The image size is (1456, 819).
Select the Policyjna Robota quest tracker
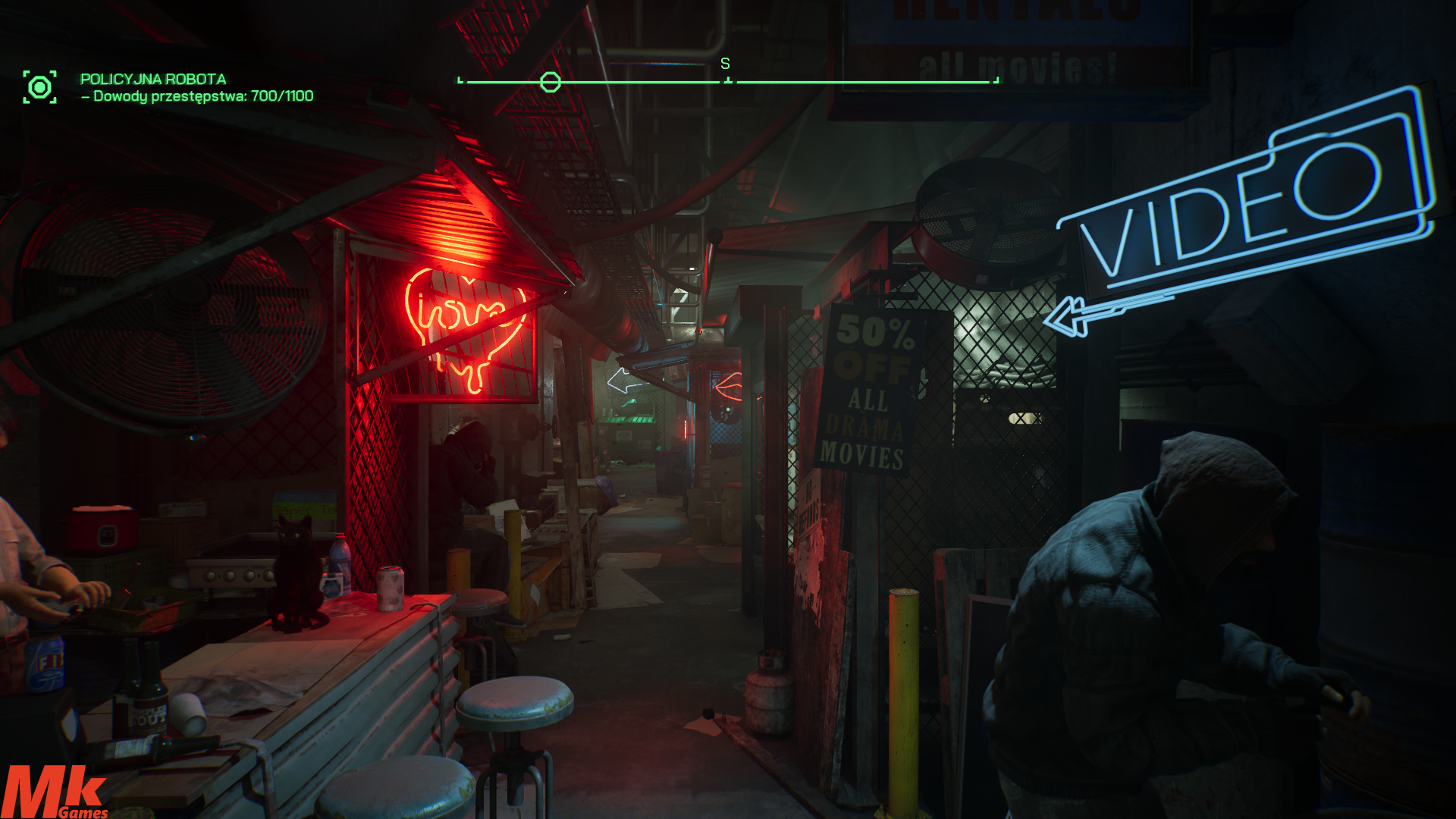coord(153,79)
